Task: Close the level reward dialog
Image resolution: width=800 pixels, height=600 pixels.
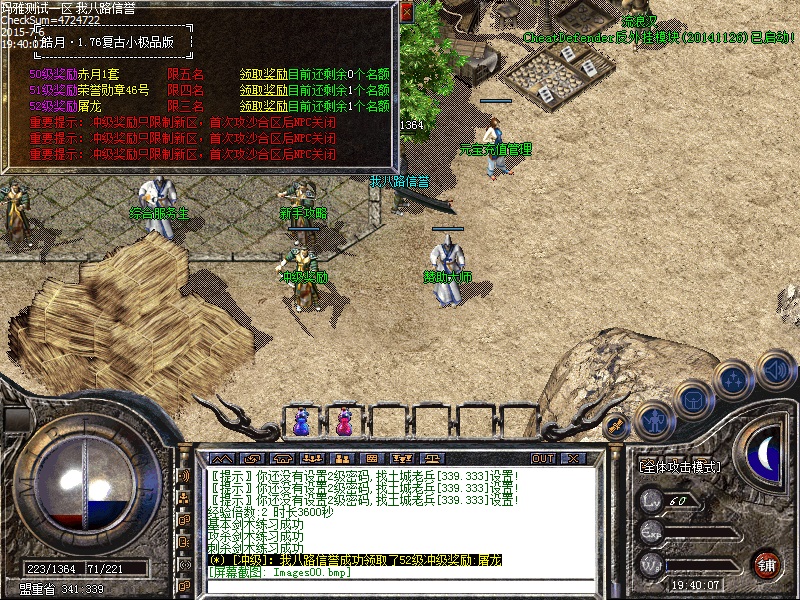Action: [x=406, y=13]
